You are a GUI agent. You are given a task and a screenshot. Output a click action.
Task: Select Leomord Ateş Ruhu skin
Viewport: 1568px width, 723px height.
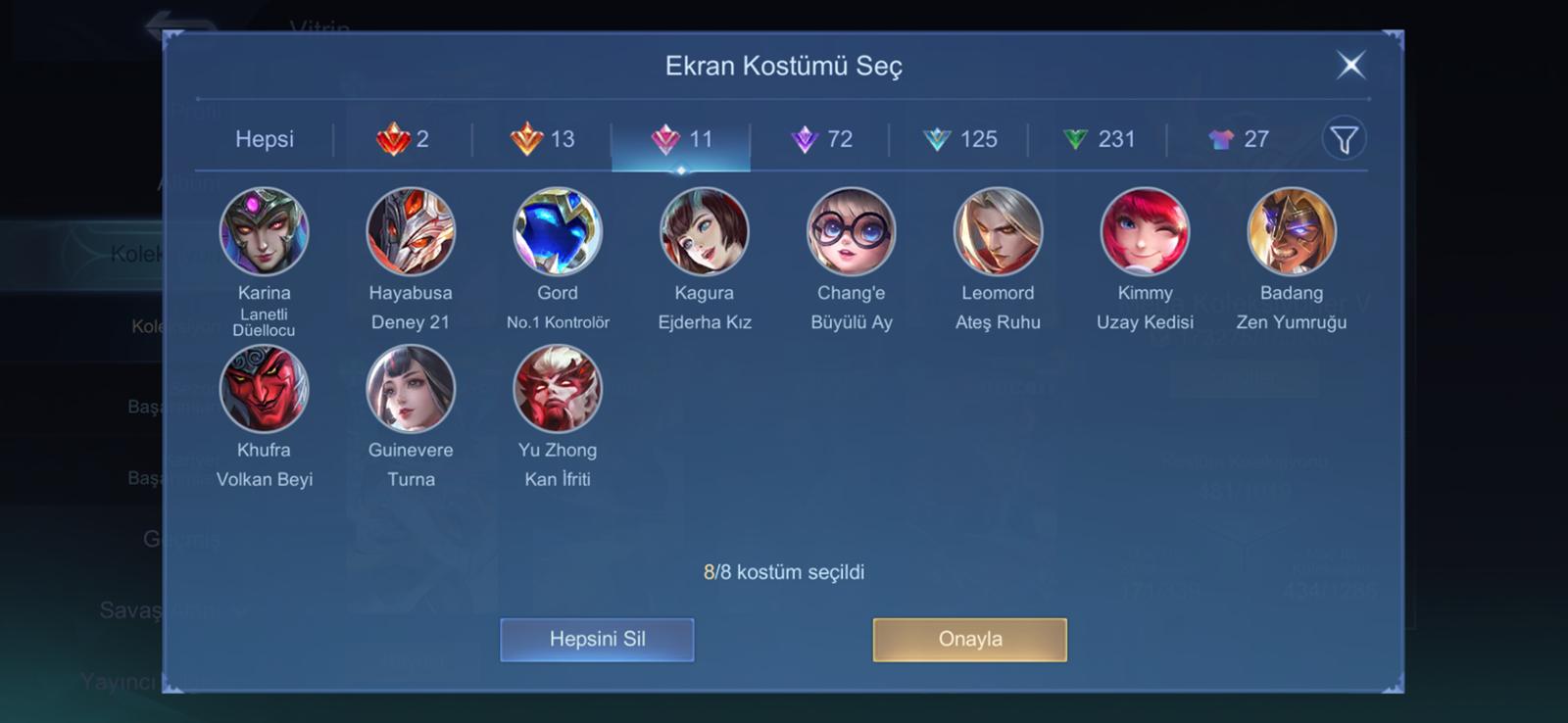[x=998, y=232]
